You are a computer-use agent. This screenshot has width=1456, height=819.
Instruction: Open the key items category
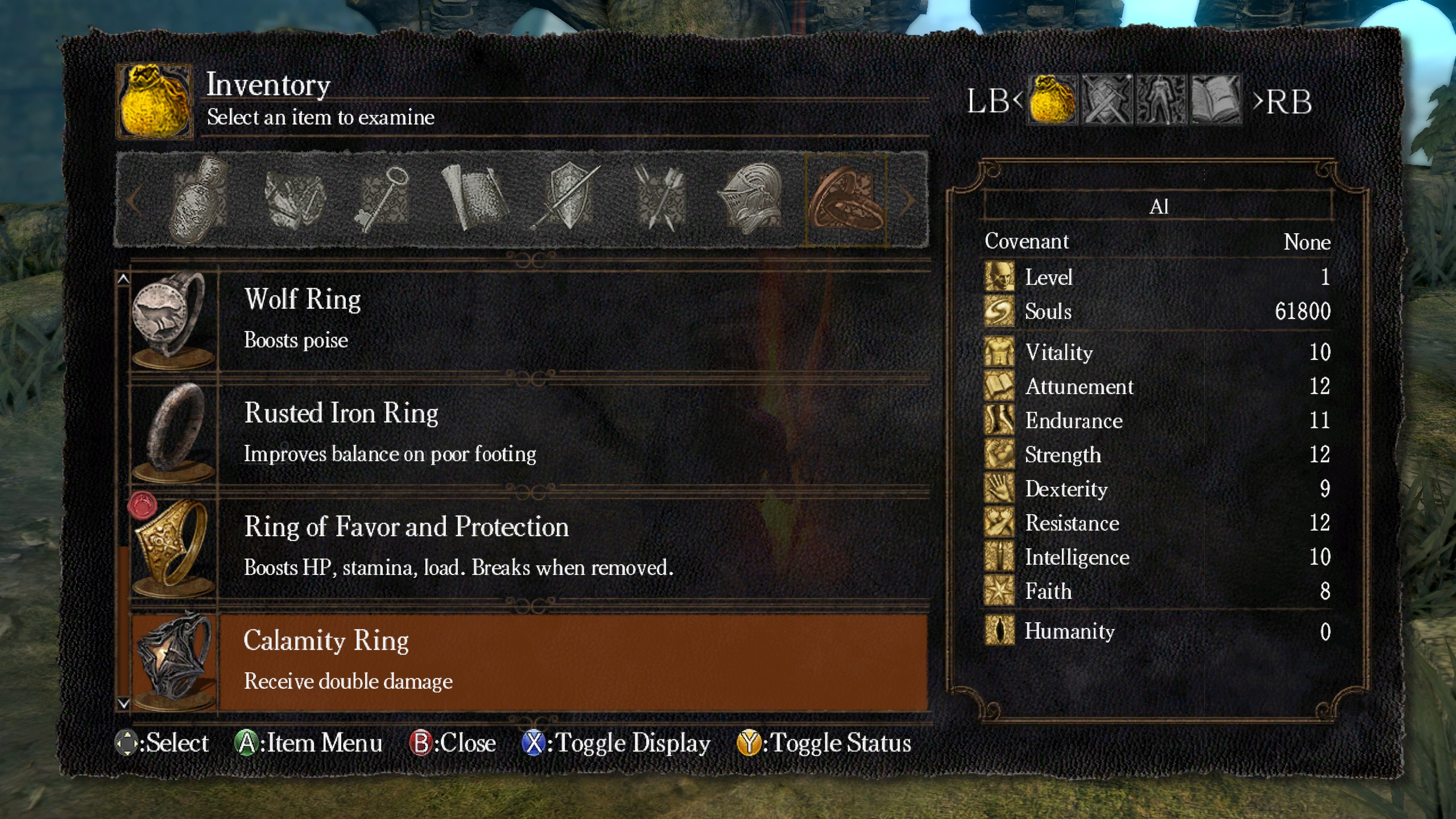click(382, 199)
